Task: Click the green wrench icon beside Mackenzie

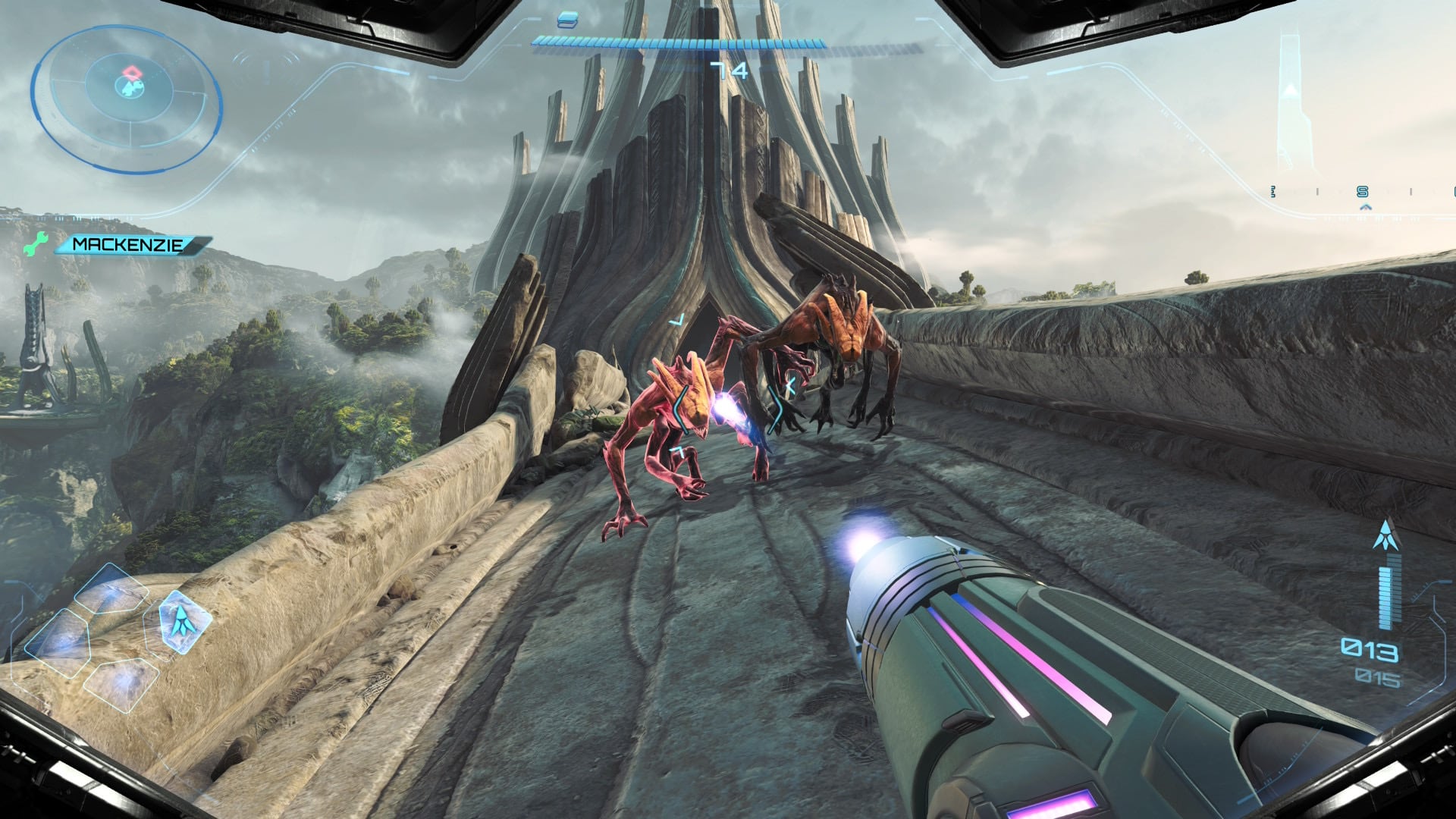Action: pos(35,243)
